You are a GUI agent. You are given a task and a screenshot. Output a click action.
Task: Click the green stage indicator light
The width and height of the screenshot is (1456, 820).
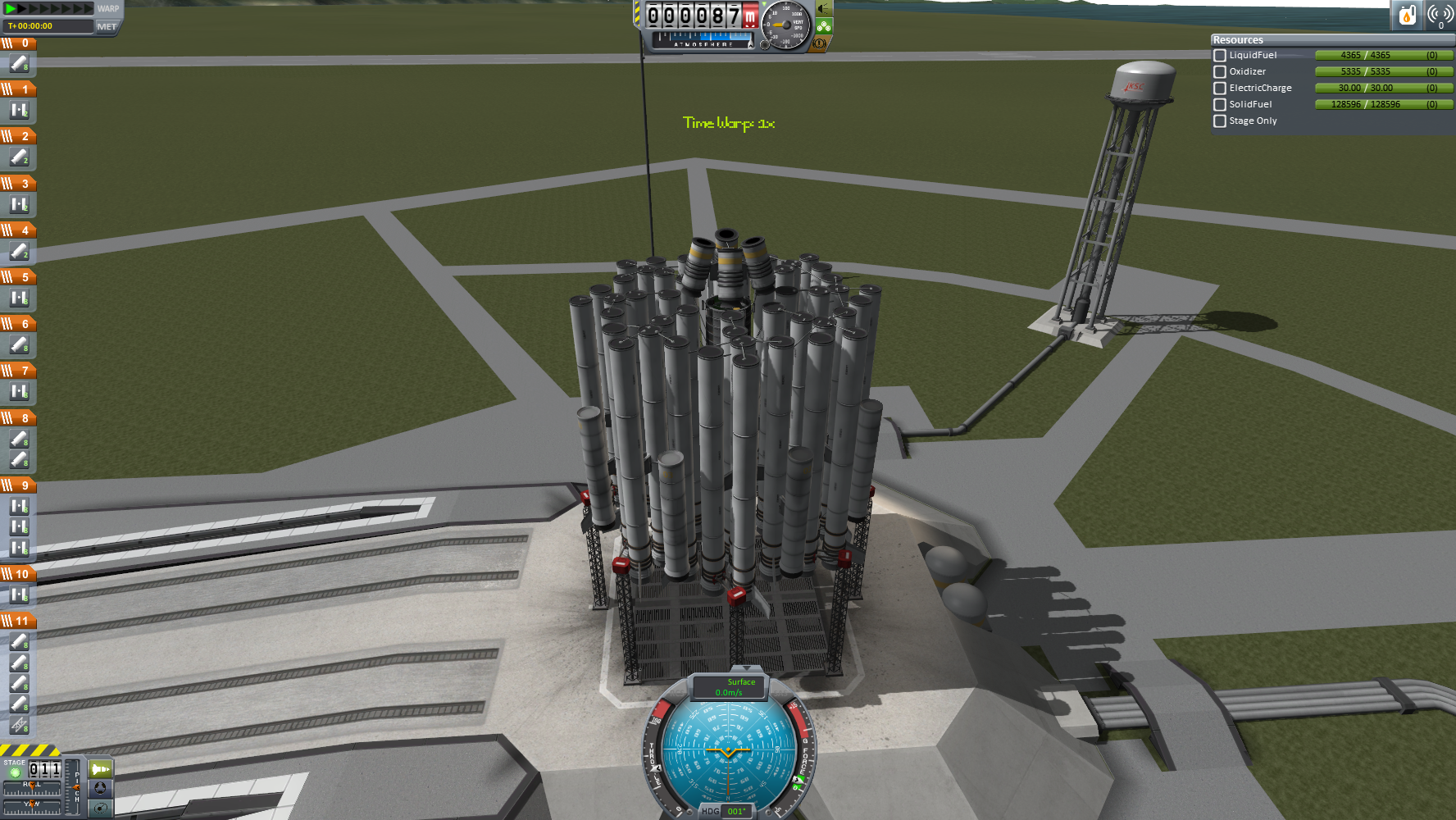pos(15,772)
